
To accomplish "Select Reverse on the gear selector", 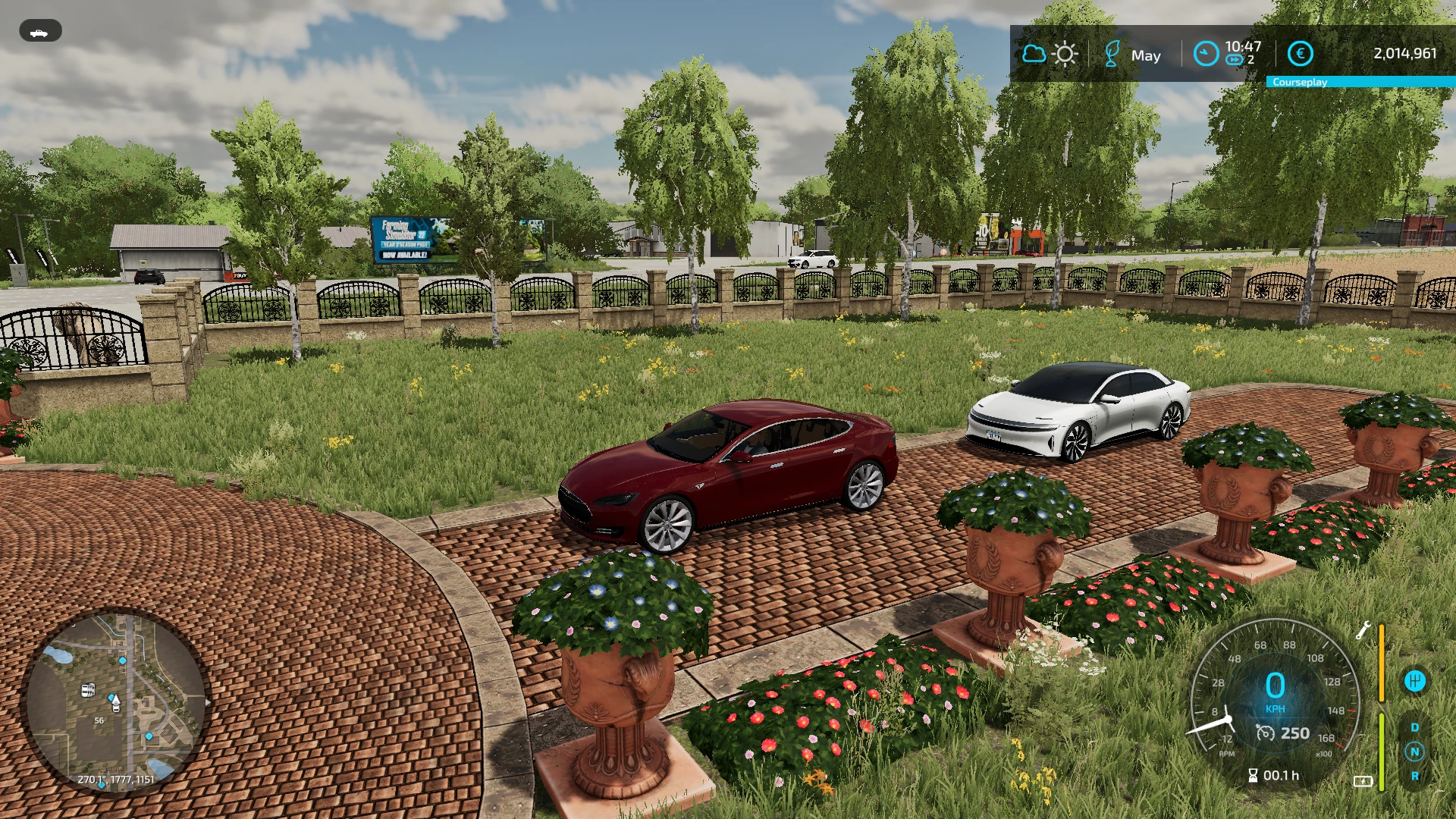I will 1414,776.
